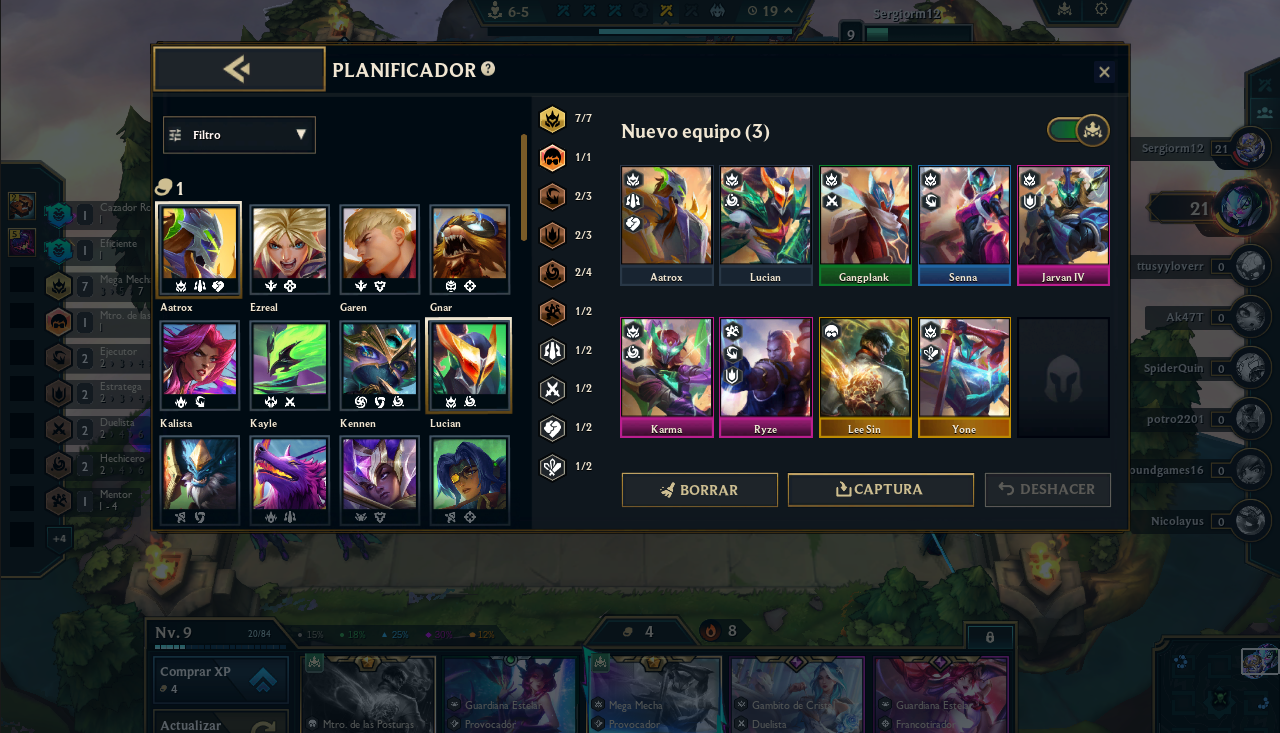Click the Mega Mecha trait hexagon in the left sidebar

[x=57, y=285]
